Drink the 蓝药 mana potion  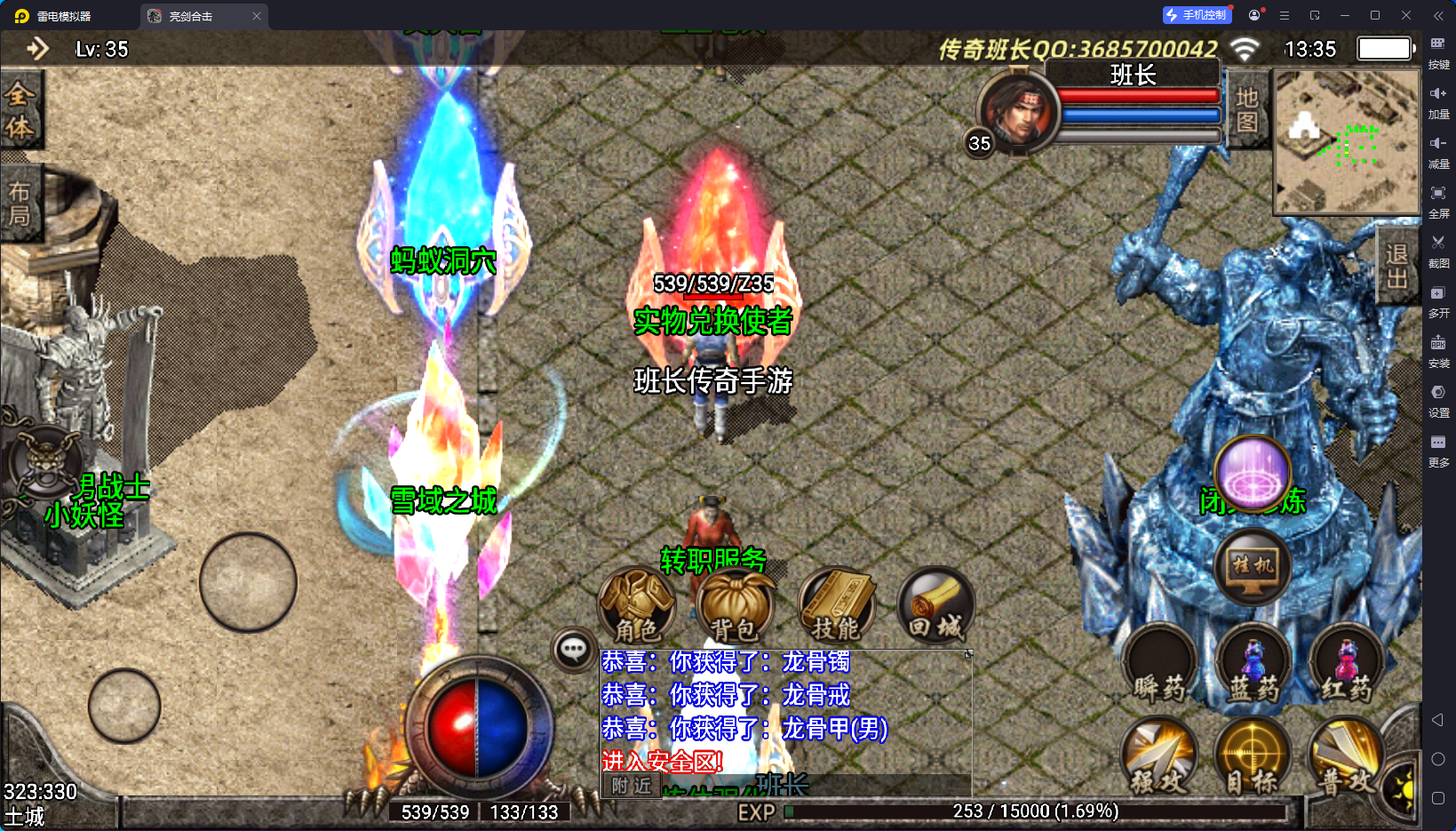click(x=1253, y=665)
